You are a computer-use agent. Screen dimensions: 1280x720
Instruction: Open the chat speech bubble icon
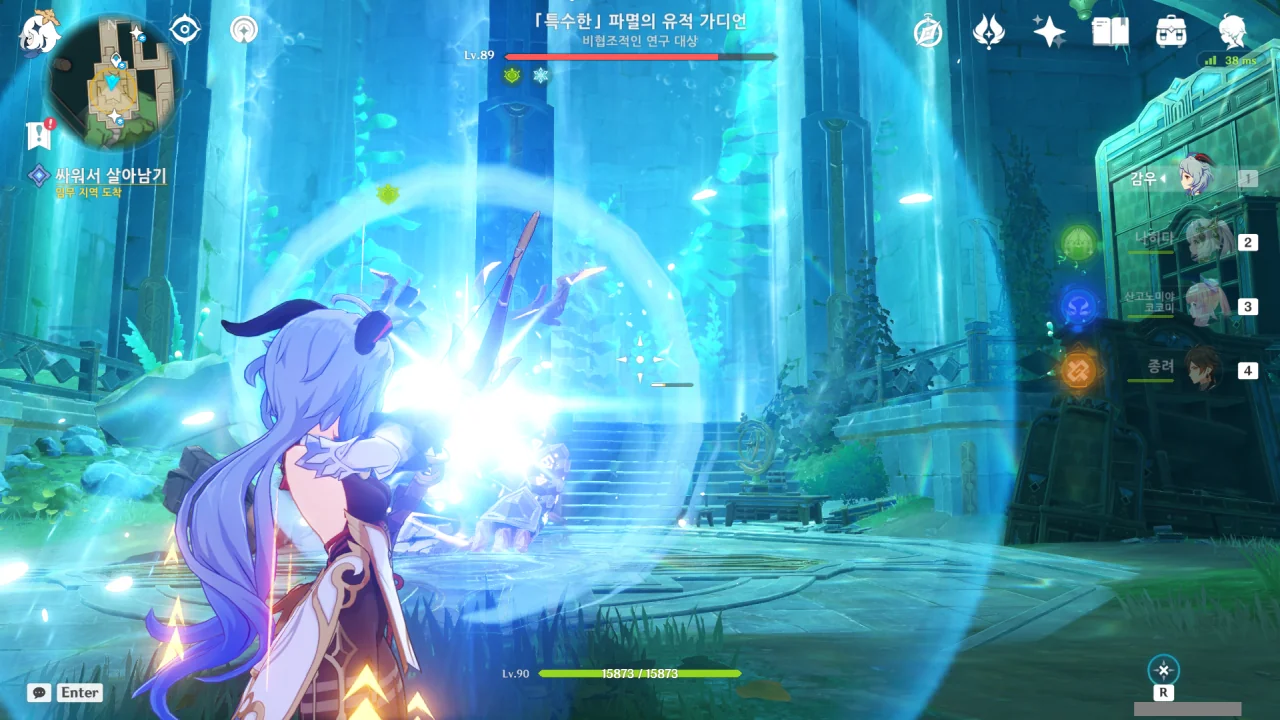[x=39, y=692]
